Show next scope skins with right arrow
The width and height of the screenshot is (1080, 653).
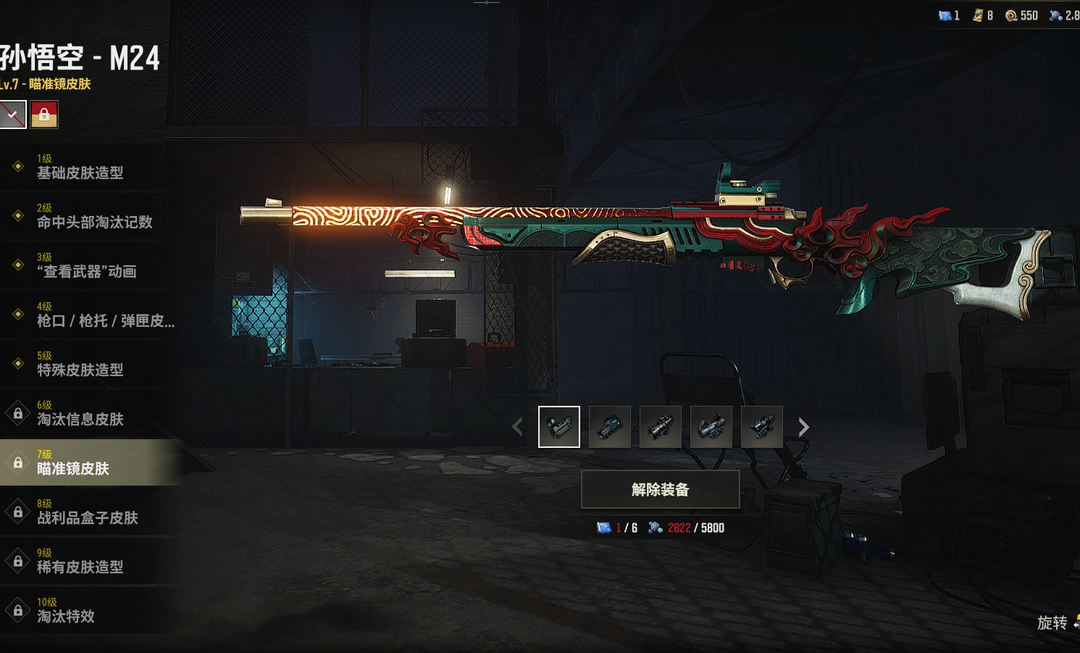click(803, 428)
